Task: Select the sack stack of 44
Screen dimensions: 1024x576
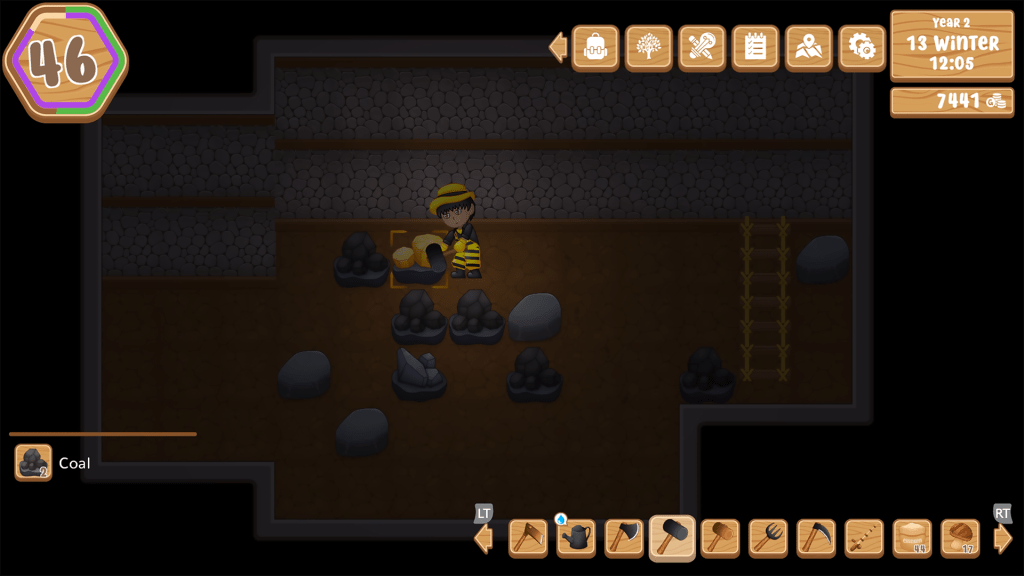Action: [x=912, y=538]
